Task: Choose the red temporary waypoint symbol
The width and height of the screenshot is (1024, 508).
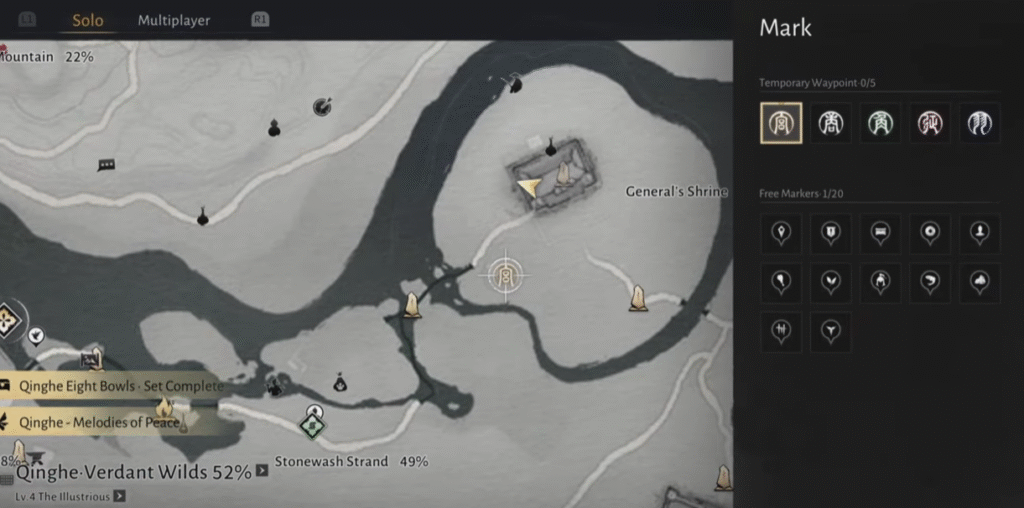Action: [x=930, y=123]
